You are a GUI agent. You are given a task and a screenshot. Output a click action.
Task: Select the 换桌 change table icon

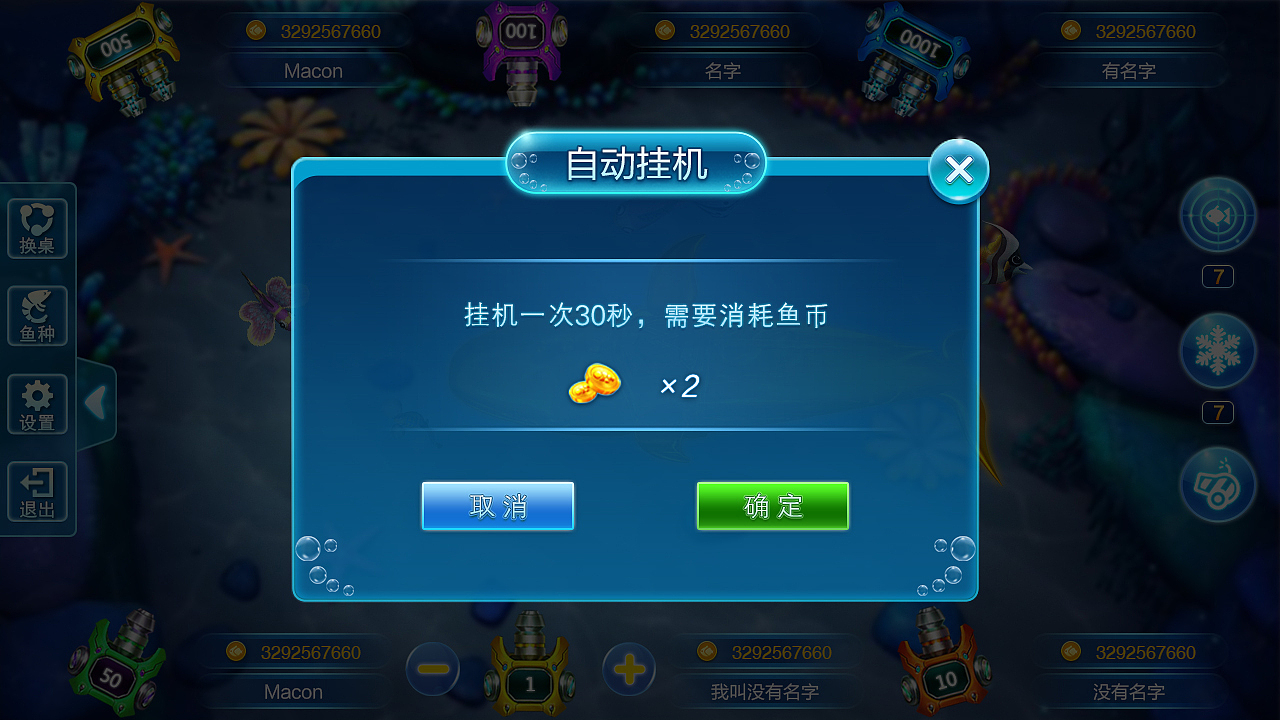pyautogui.click(x=37, y=227)
